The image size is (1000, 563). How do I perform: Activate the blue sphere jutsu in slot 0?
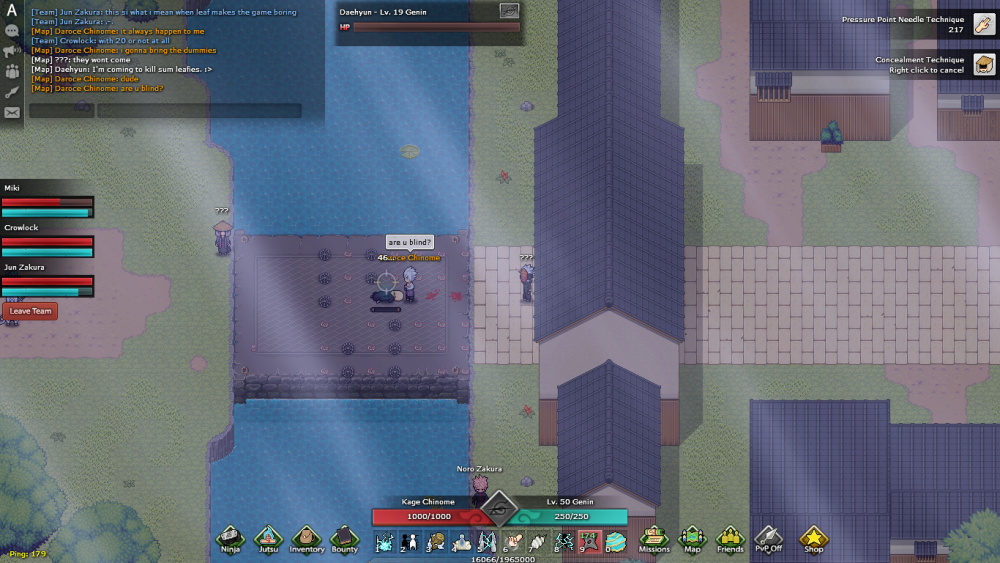[x=616, y=541]
